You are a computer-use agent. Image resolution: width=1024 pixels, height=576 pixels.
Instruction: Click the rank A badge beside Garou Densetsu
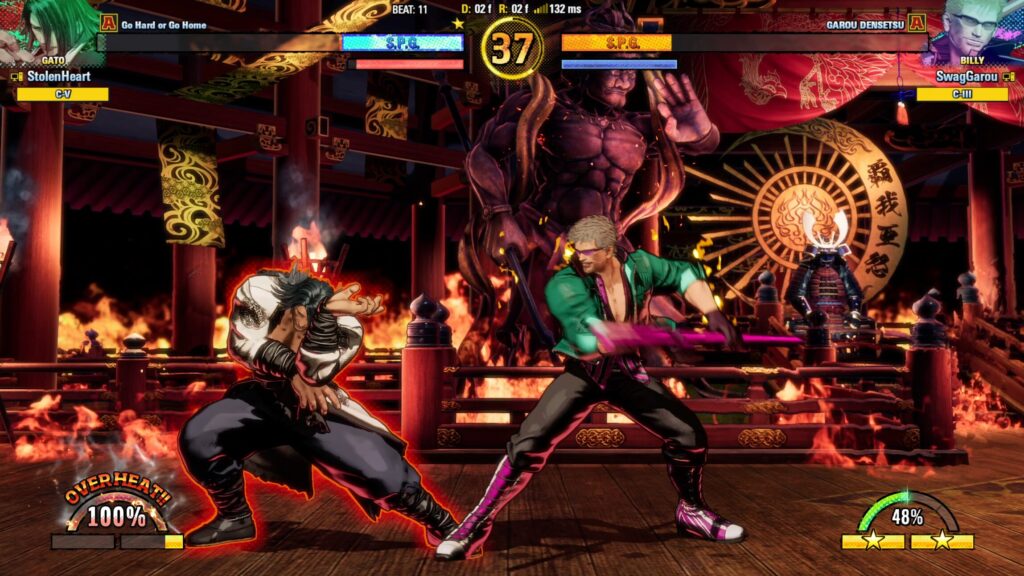point(916,22)
